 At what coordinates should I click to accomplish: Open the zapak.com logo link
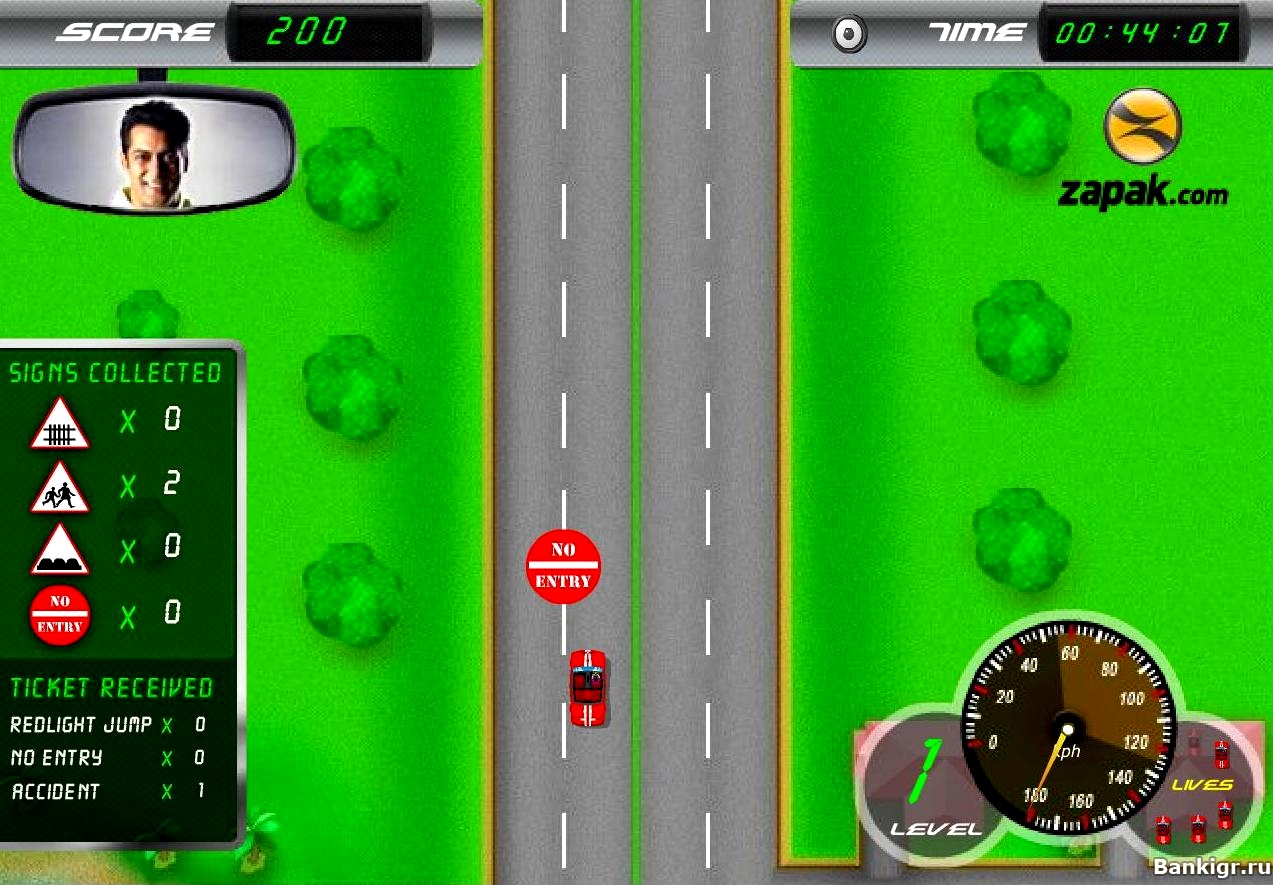pyautogui.click(x=1143, y=148)
